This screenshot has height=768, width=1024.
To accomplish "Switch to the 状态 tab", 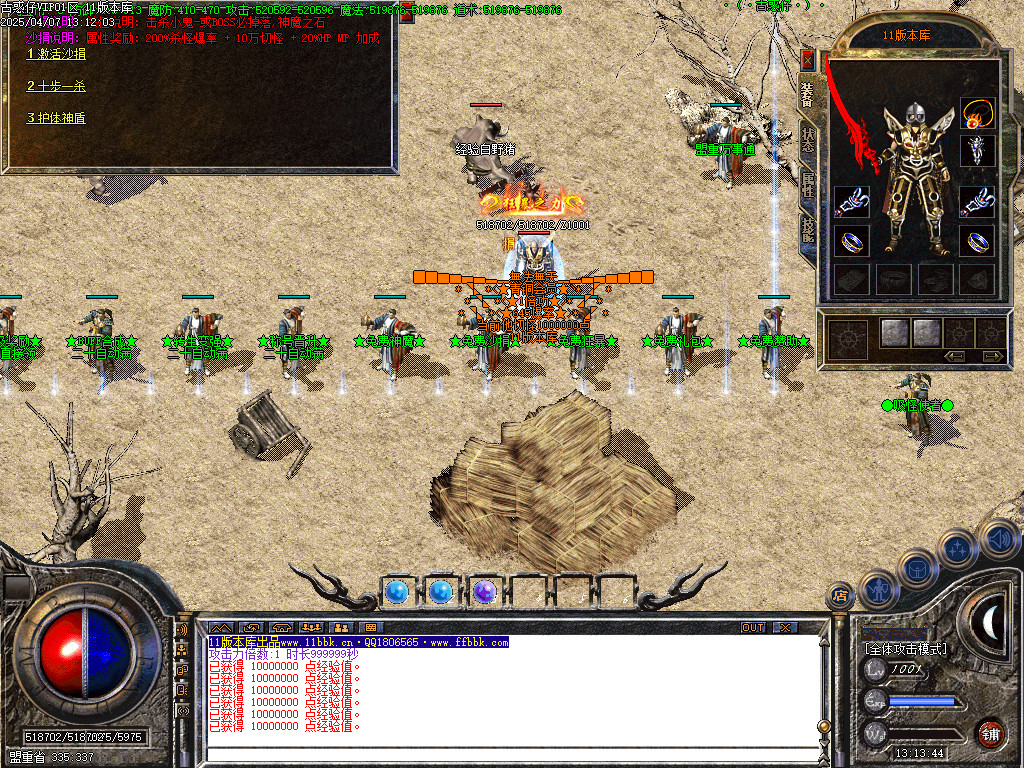I will coord(808,141).
